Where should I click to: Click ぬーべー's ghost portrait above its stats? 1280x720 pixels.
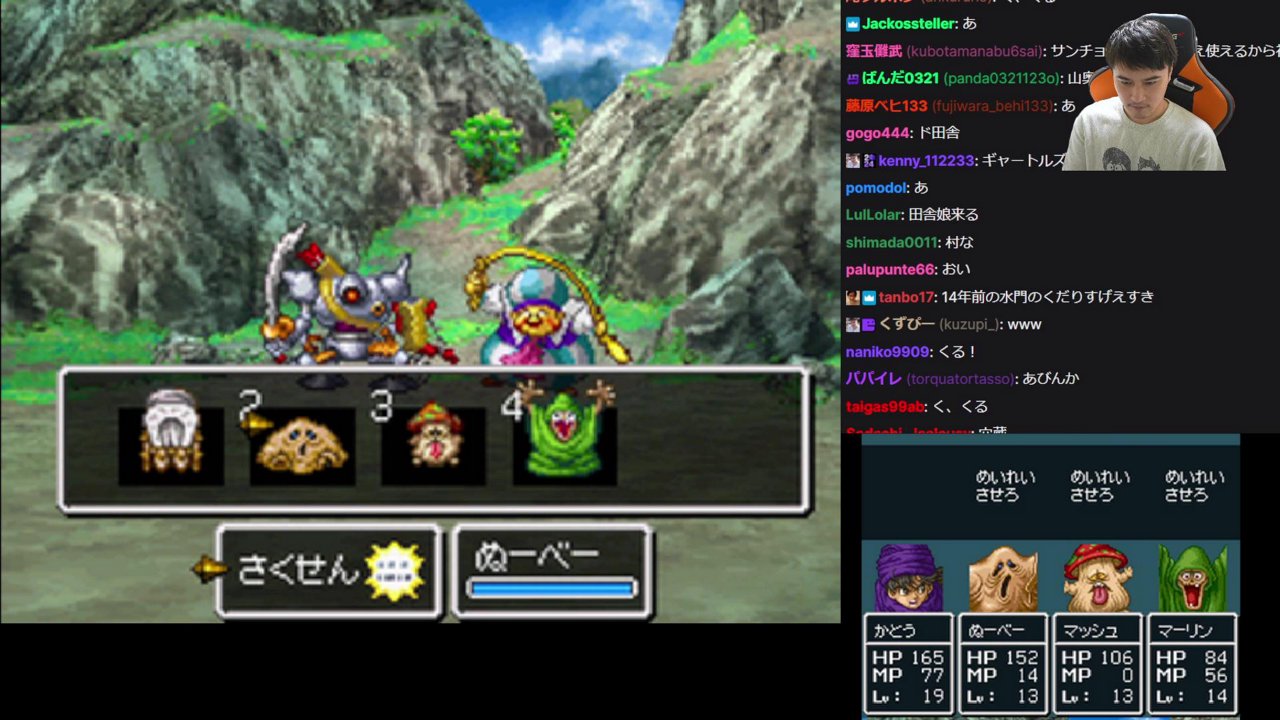click(1003, 580)
